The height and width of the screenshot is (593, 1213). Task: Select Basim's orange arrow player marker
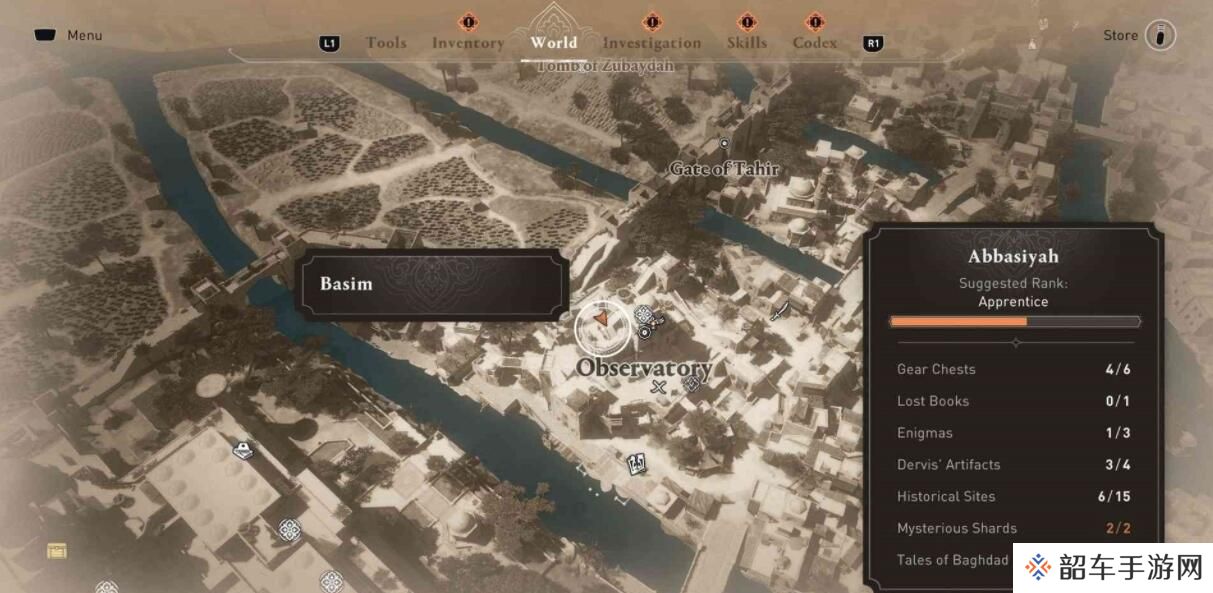(x=602, y=318)
